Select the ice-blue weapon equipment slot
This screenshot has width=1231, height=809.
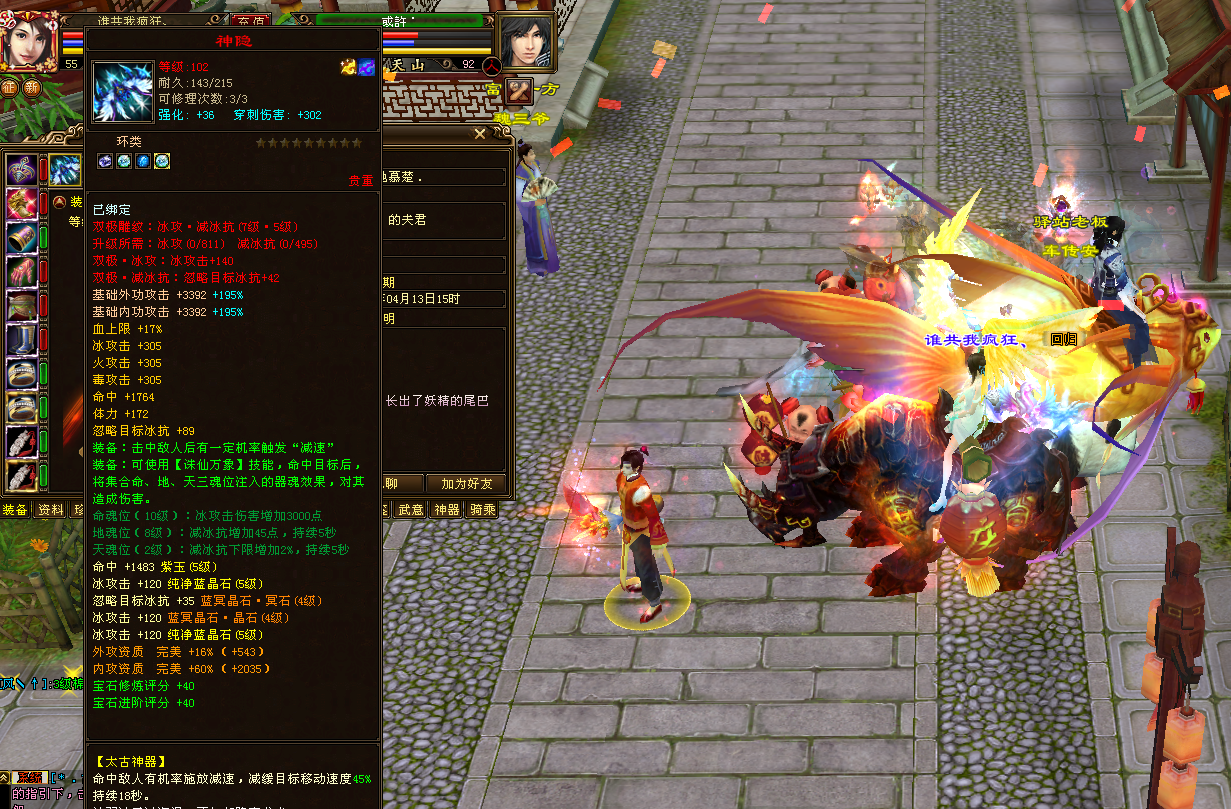[x=66, y=170]
